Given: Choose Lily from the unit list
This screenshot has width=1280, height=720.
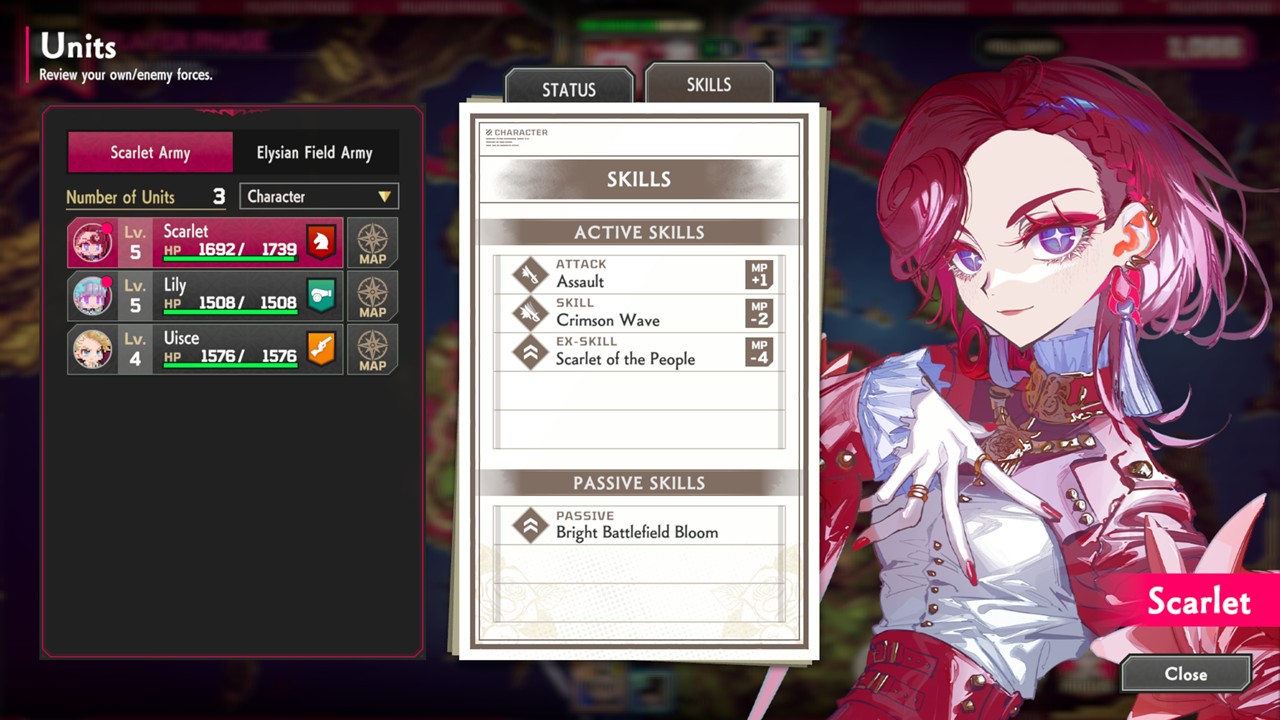Looking at the screenshot, I should tap(205, 296).
